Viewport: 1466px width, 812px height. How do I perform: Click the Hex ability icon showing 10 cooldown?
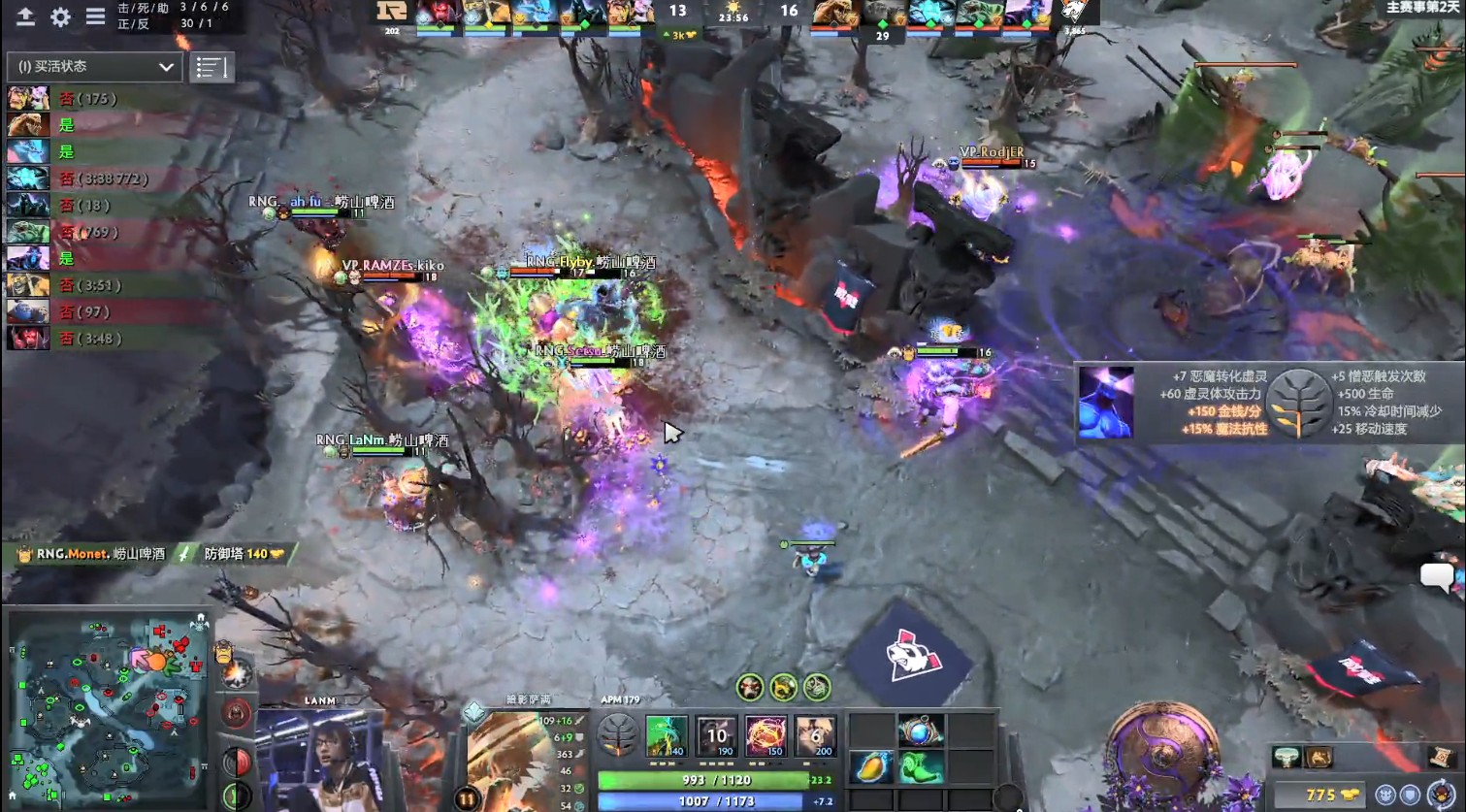[x=716, y=735]
